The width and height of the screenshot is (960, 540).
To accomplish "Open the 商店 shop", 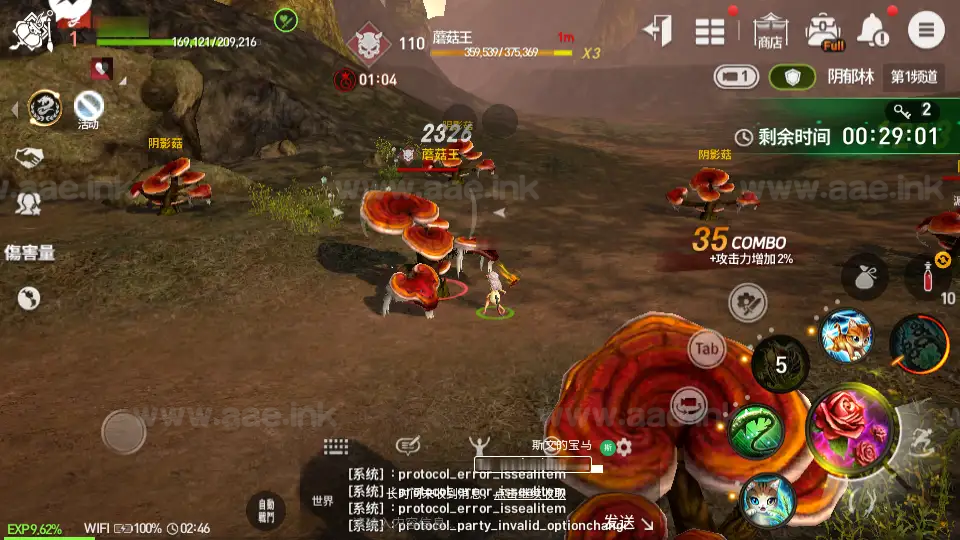I will coord(769,30).
